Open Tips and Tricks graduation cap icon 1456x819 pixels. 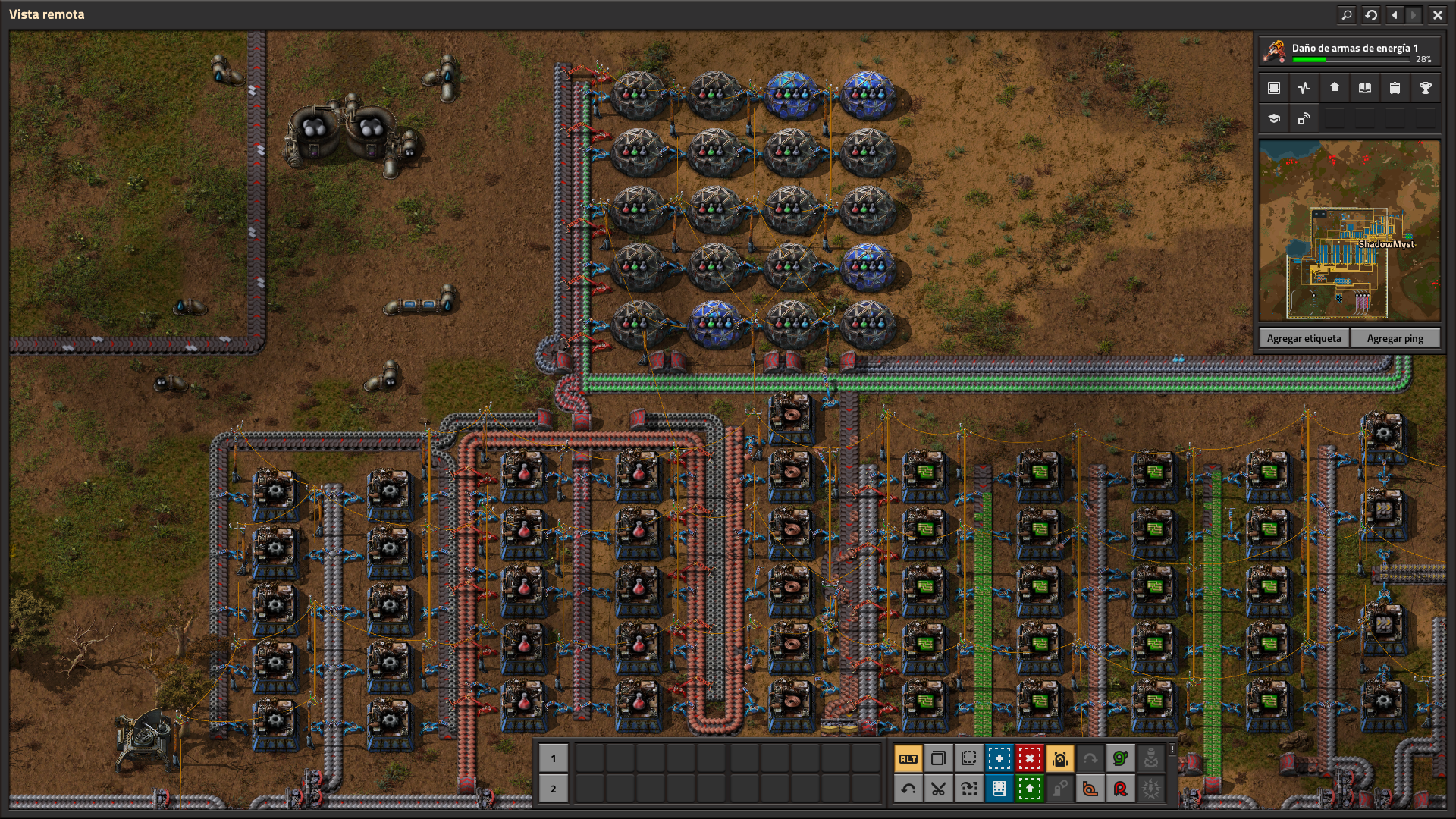click(1272, 119)
